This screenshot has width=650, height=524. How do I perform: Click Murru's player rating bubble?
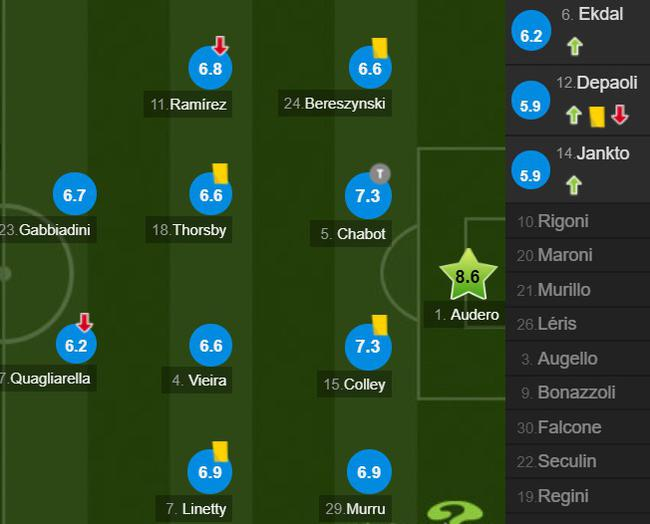(x=368, y=472)
